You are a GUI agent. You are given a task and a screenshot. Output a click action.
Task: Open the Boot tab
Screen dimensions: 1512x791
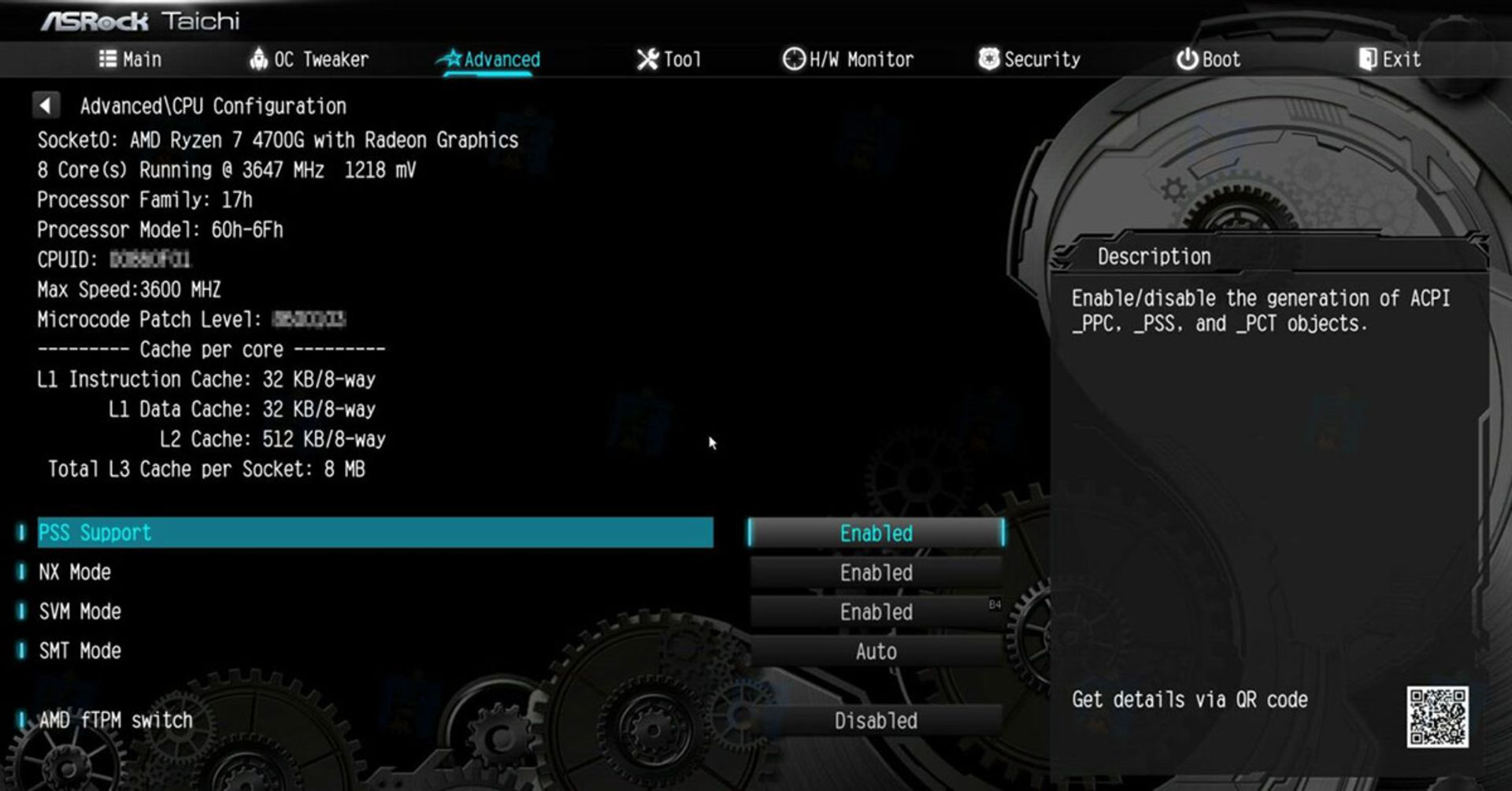pos(1209,60)
